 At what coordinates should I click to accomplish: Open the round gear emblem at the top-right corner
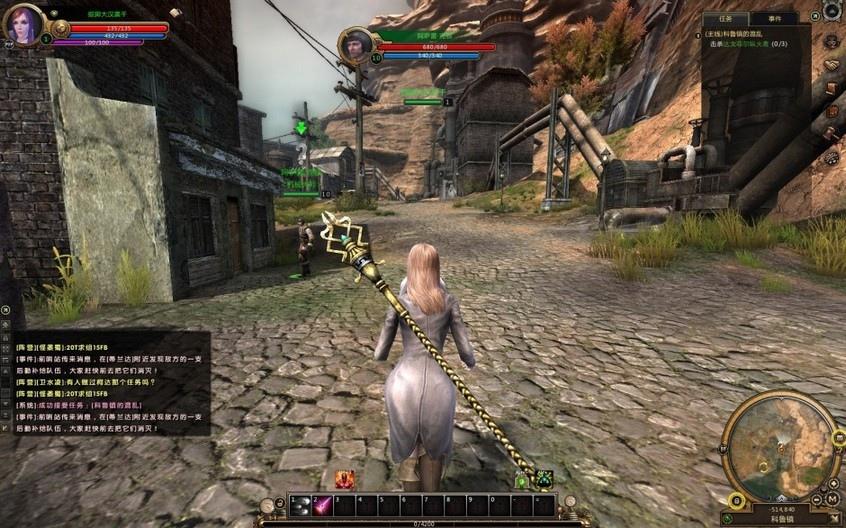832,11
